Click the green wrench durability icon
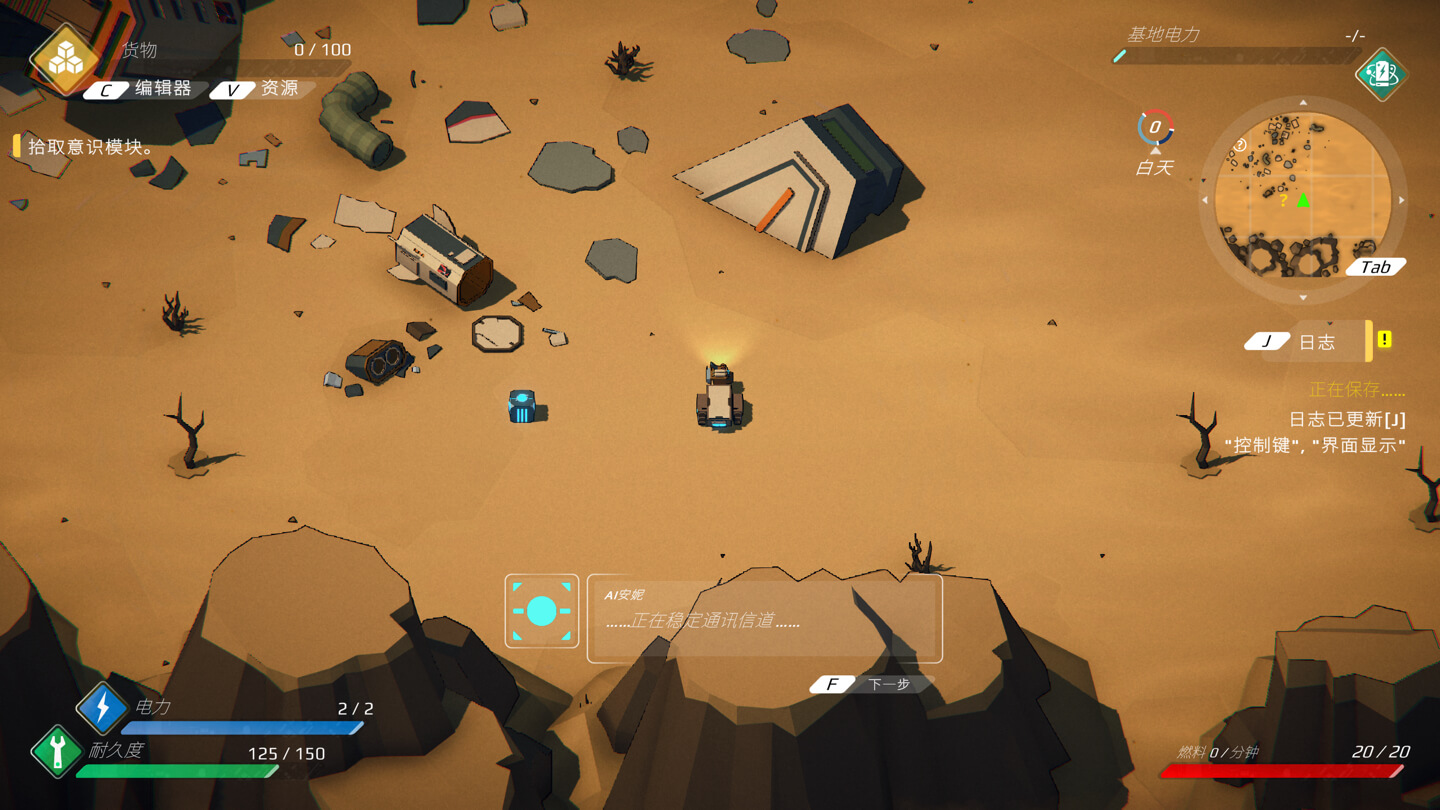This screenshot has height=810, width=1440. [57, 750]
